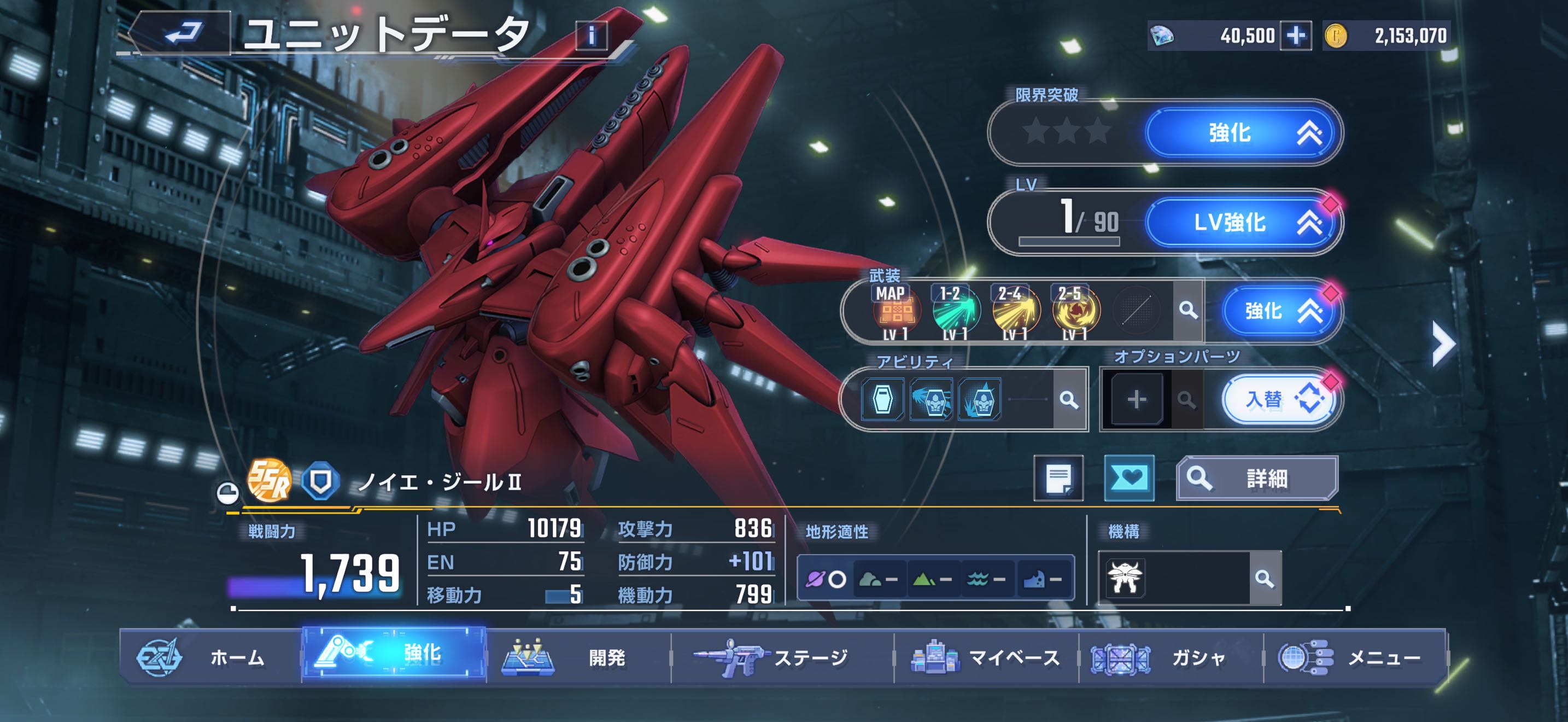Go back using the return arrow button
The image size is (1568, 722).
[182, 33]
